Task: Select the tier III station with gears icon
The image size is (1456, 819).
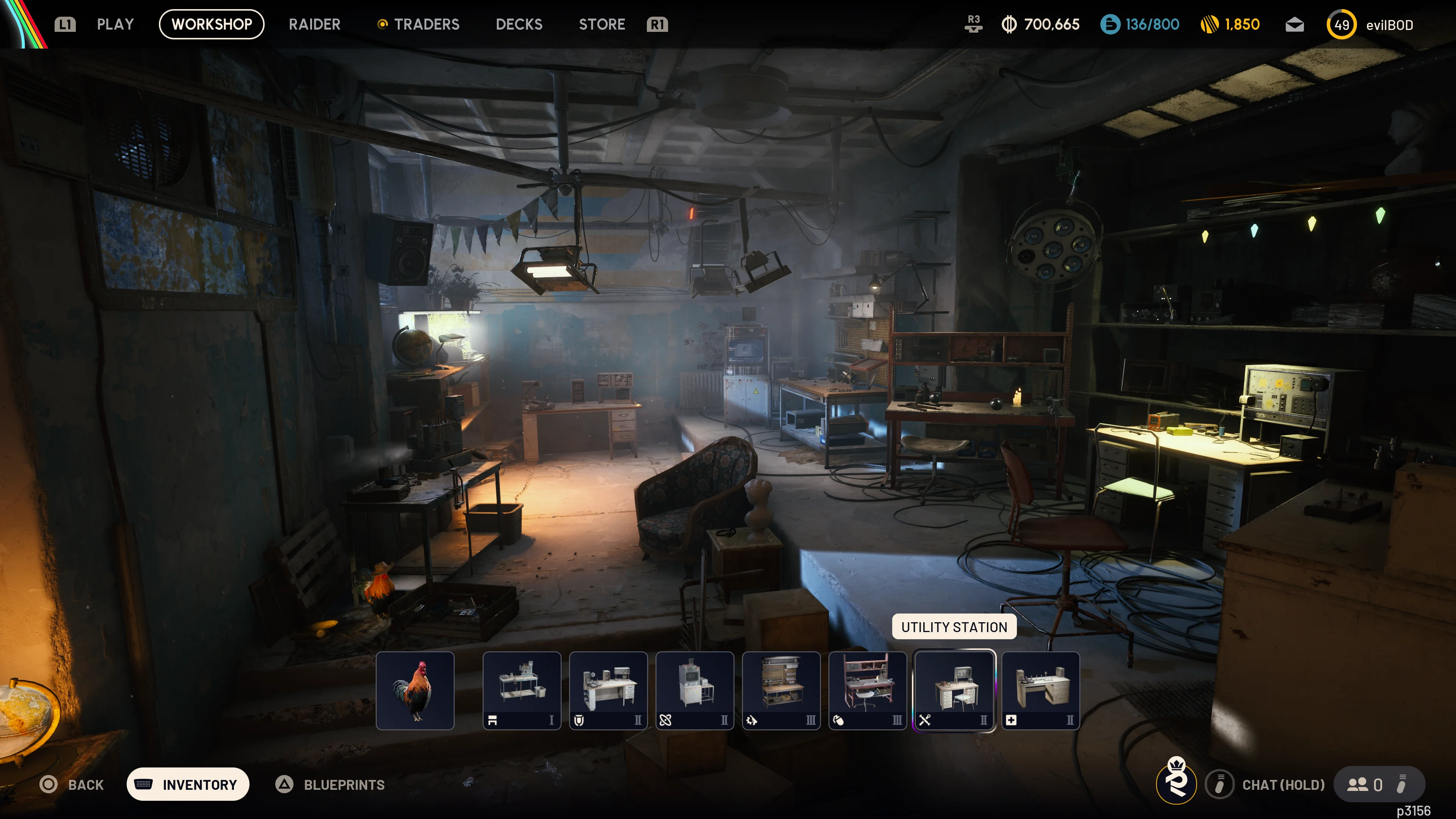Action: click(782, 690)
